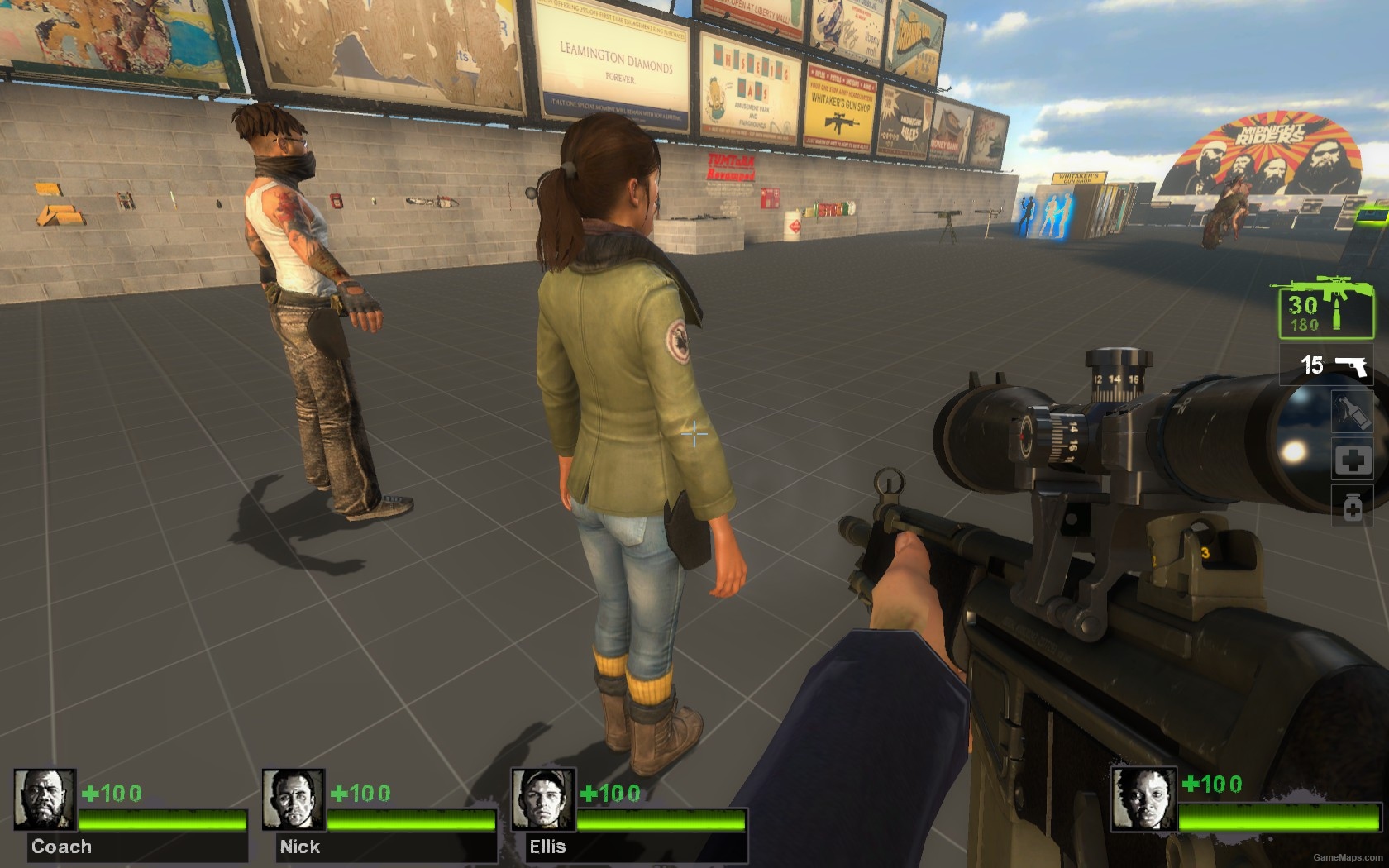Click Coach's teammate portrait
This screenshot has height=868, width=1389.
45,799
